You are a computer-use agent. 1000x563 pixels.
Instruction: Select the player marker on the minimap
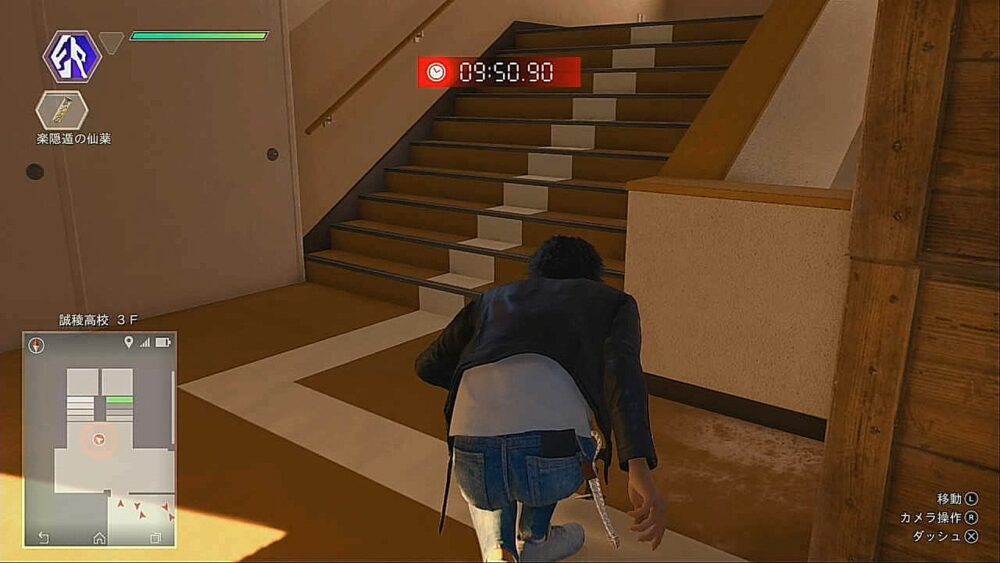coord(98,438)
